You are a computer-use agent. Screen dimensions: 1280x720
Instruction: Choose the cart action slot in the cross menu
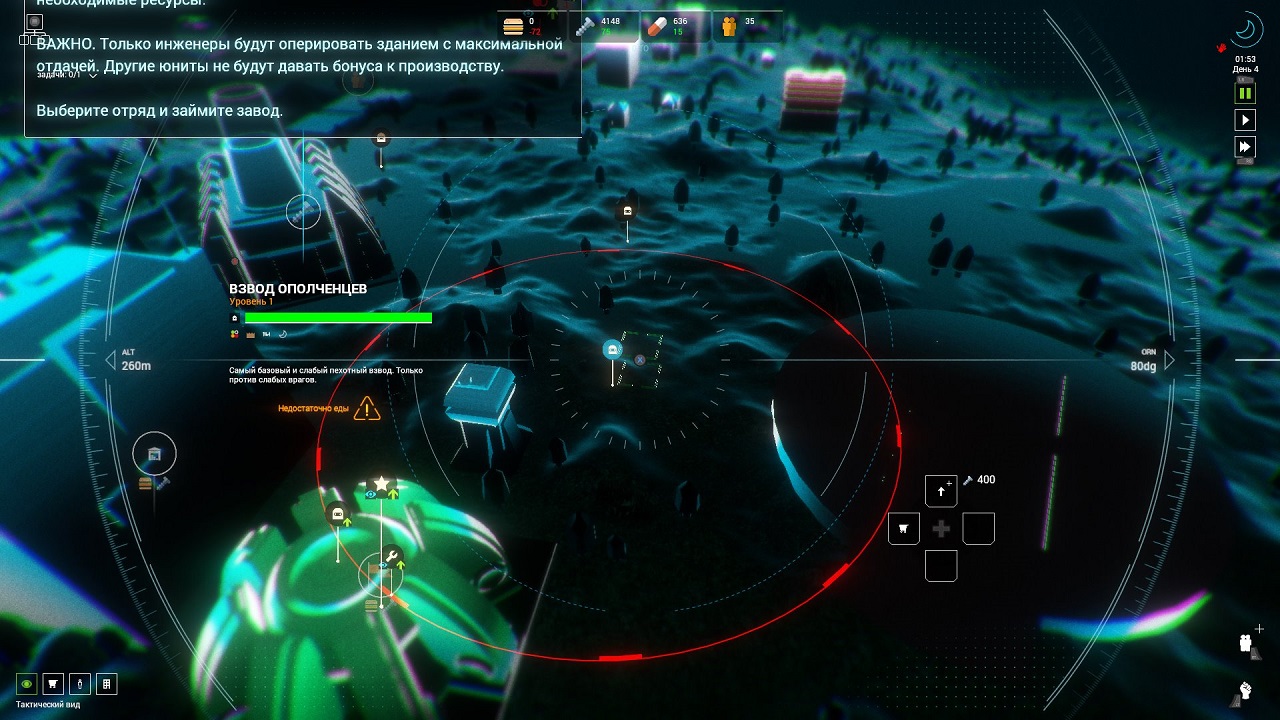[x=904, y=529]
